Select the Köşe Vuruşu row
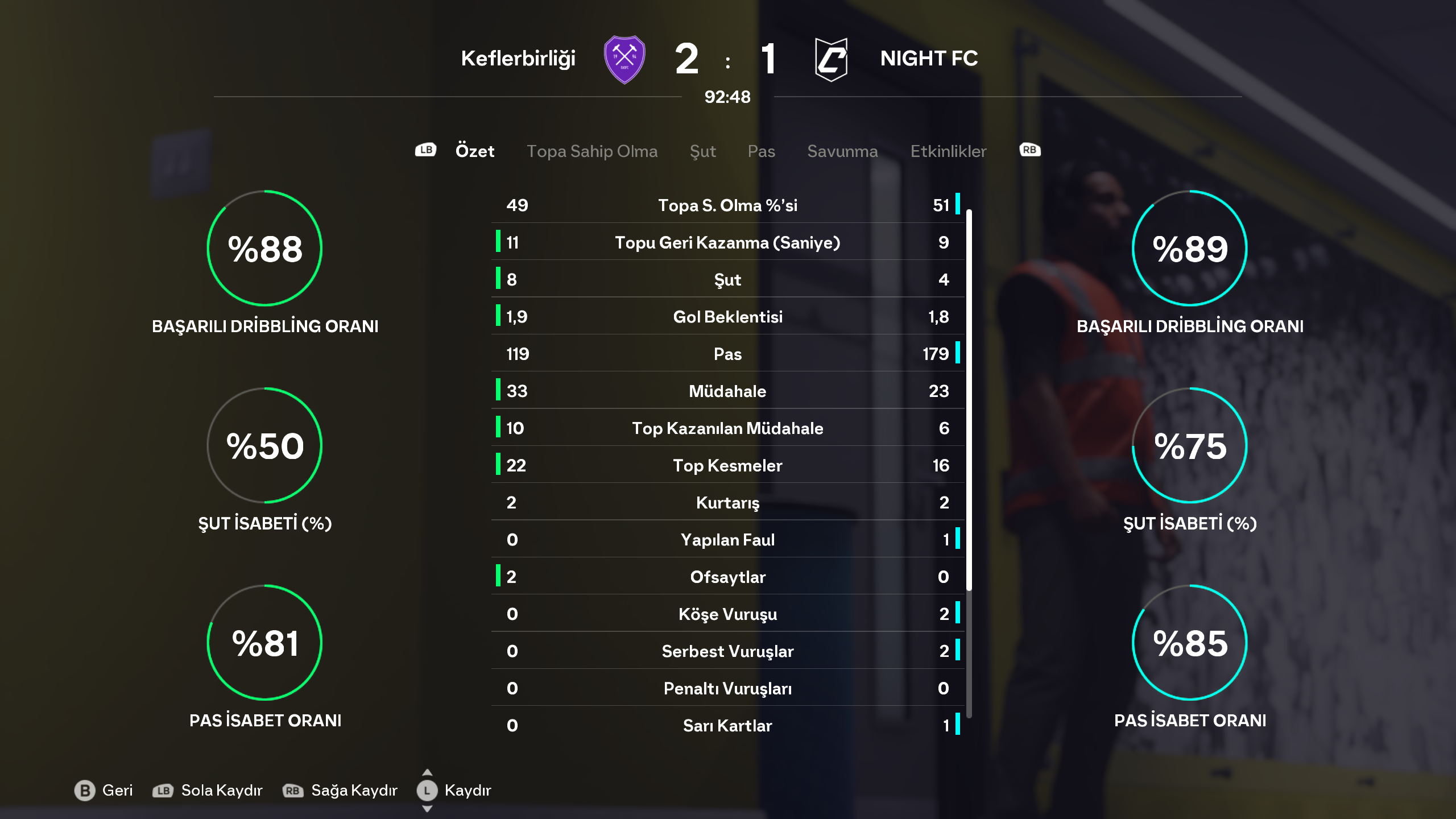Viewport: 1456px width, 819px height. pos(727,614)
